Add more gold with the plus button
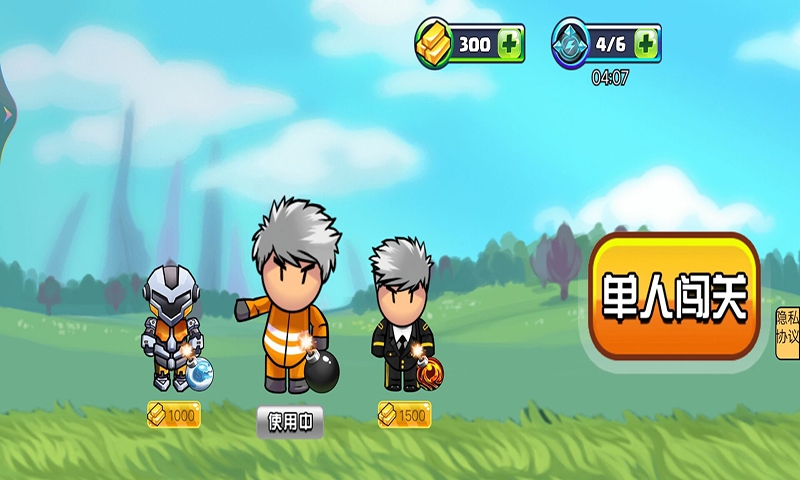 [510, 44]
